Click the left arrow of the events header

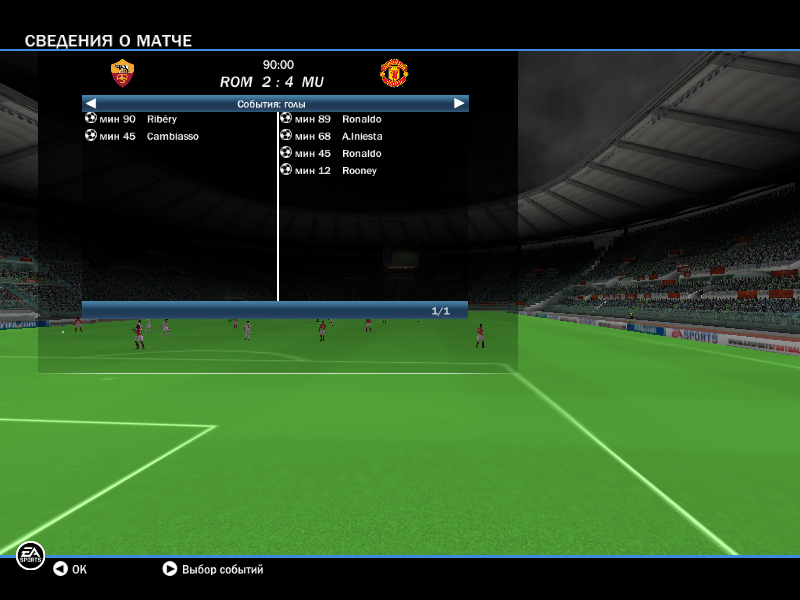tap(91, 103)
